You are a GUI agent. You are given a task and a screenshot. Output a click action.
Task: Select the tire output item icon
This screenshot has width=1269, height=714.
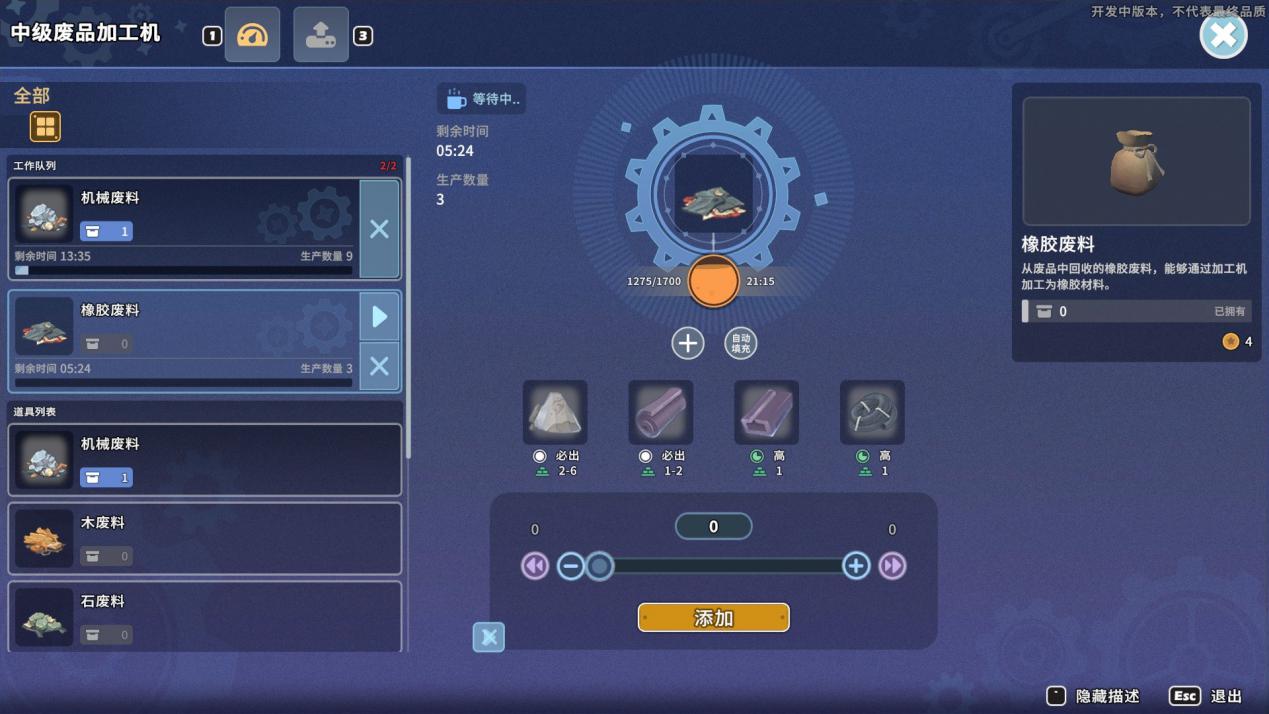[872, 412]
